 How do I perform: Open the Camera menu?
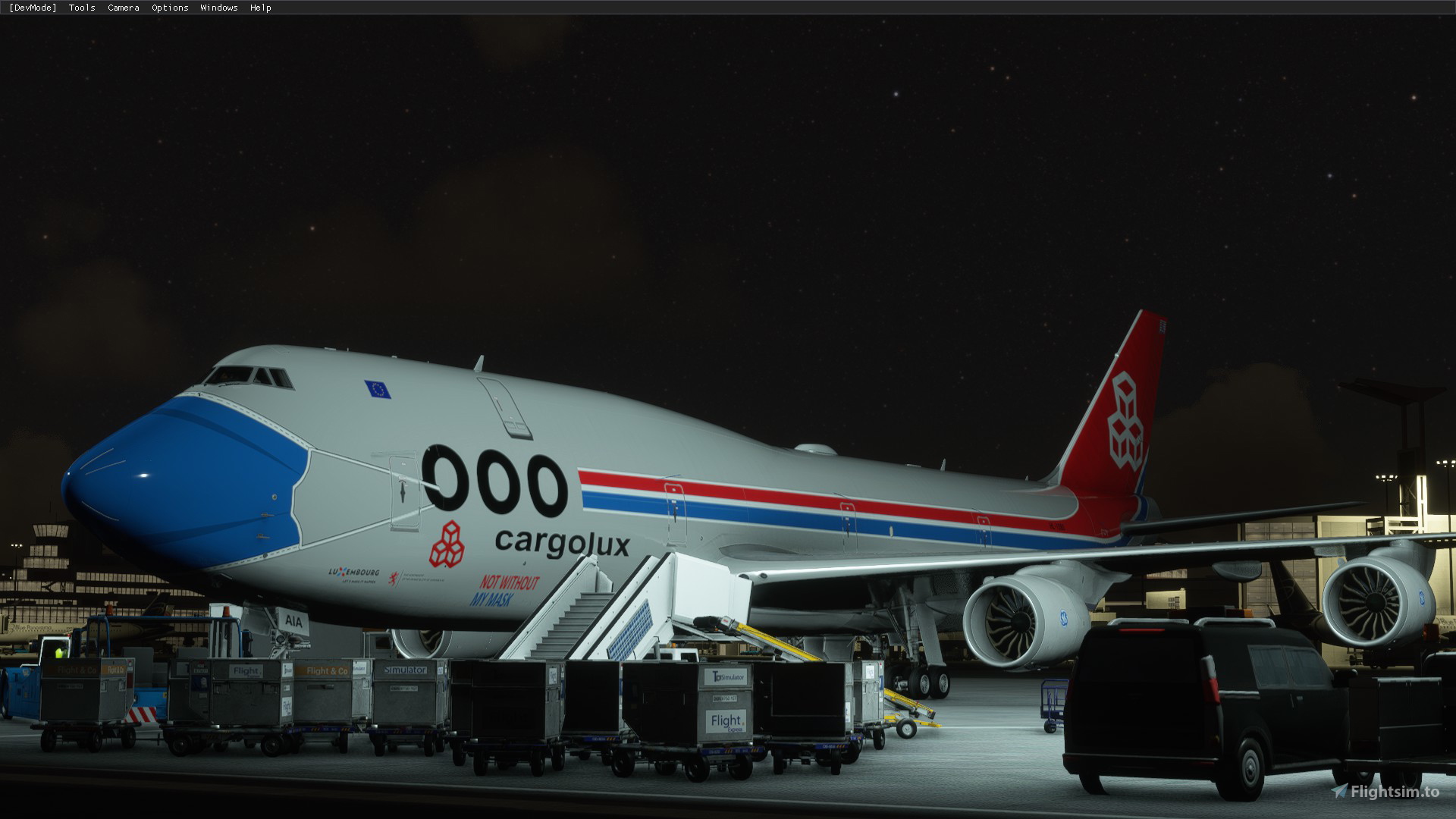(x=123, y=8)
